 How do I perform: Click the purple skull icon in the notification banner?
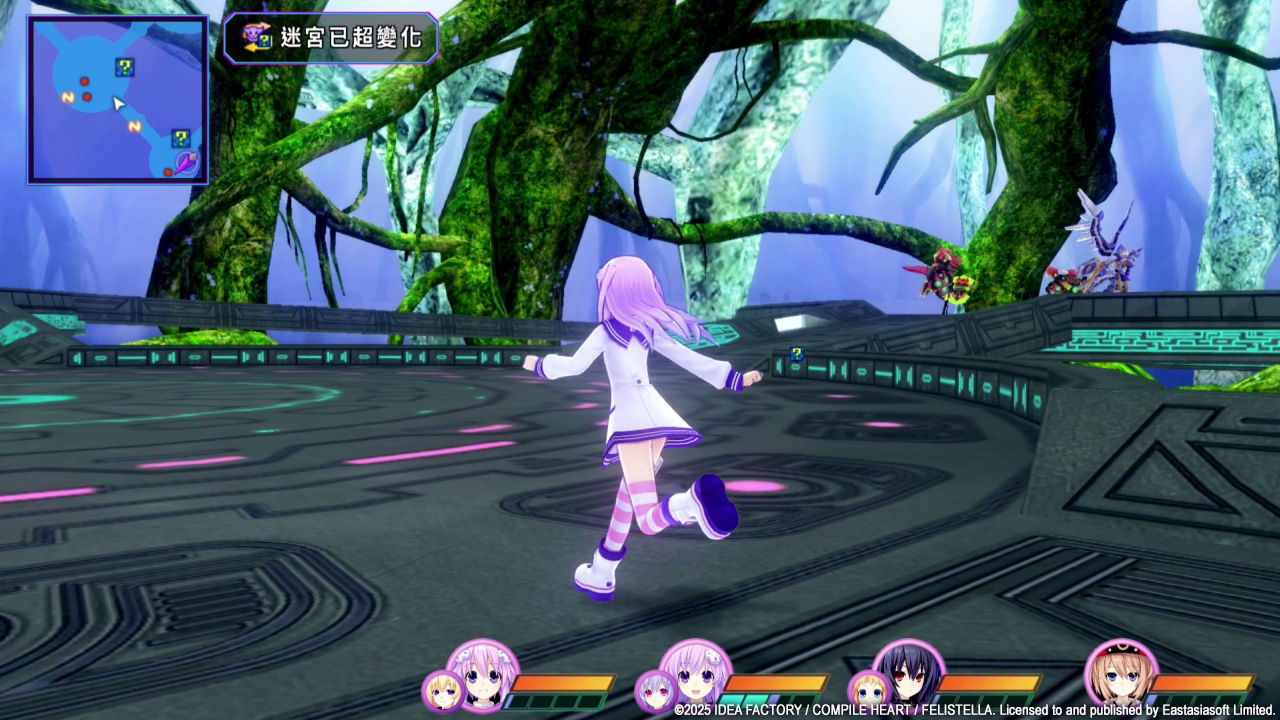(x=252, y=33)
